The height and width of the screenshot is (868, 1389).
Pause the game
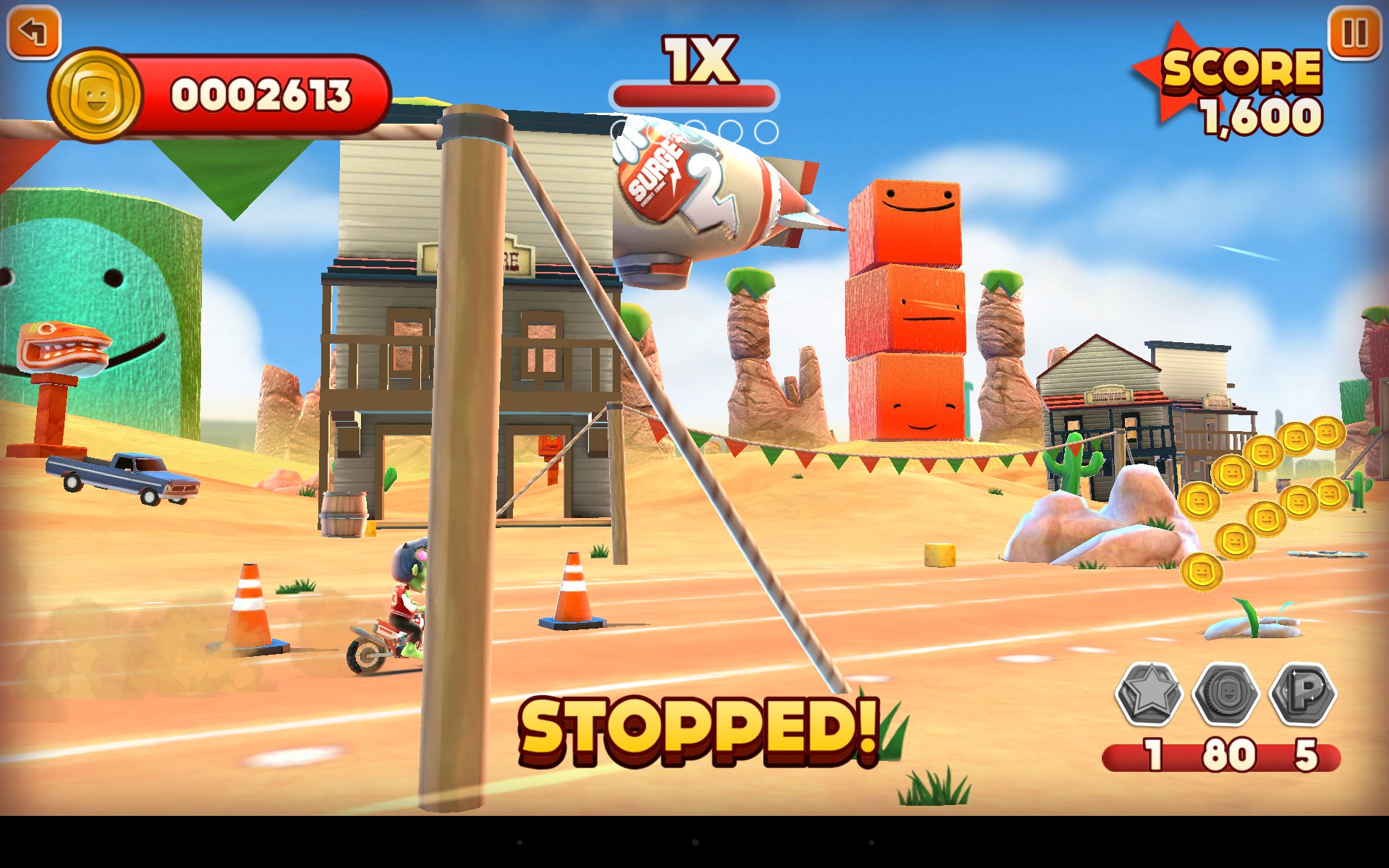1354,33
